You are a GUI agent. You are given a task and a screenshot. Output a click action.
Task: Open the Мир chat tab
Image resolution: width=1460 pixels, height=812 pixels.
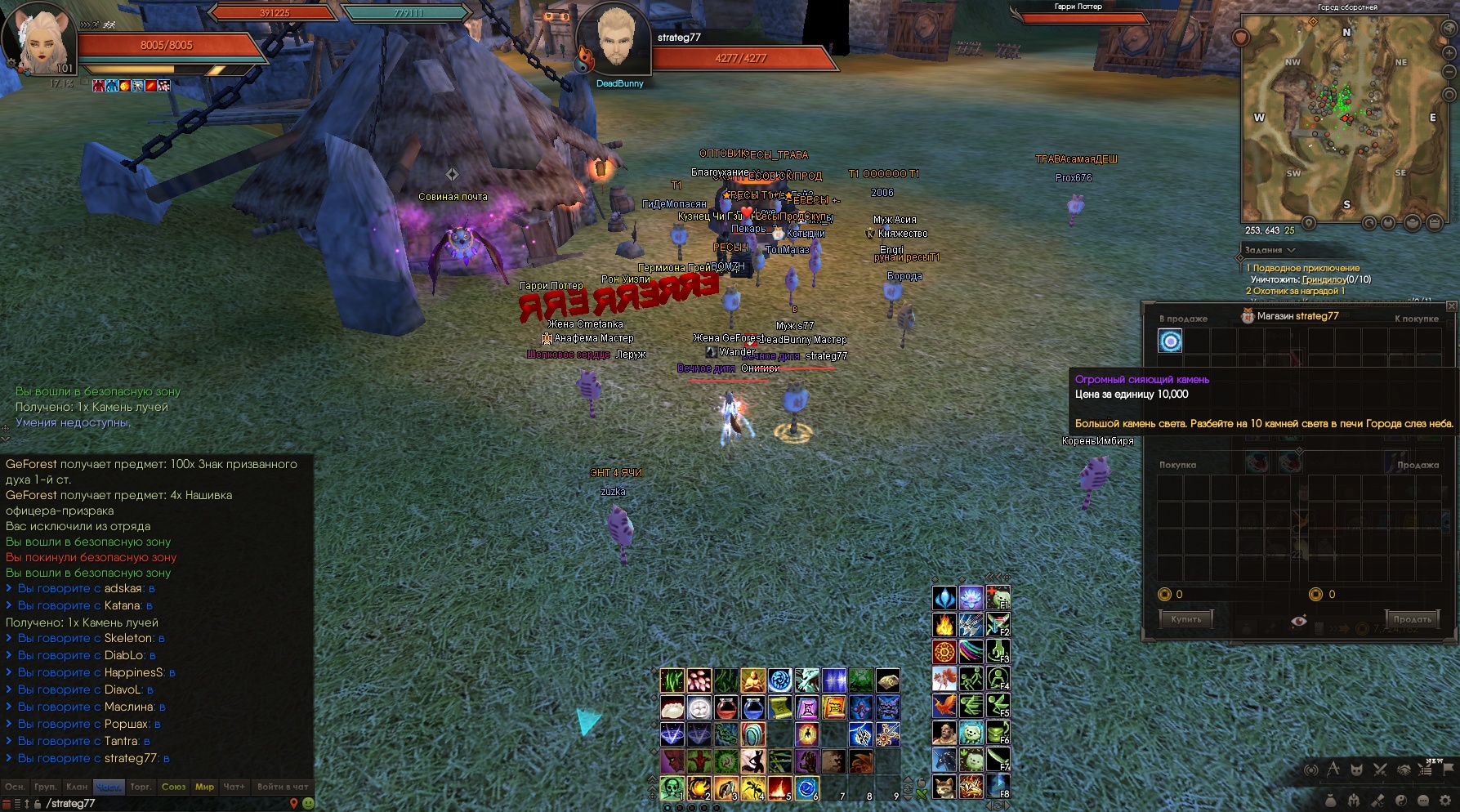pyautogui.click(x=204, y=787)
